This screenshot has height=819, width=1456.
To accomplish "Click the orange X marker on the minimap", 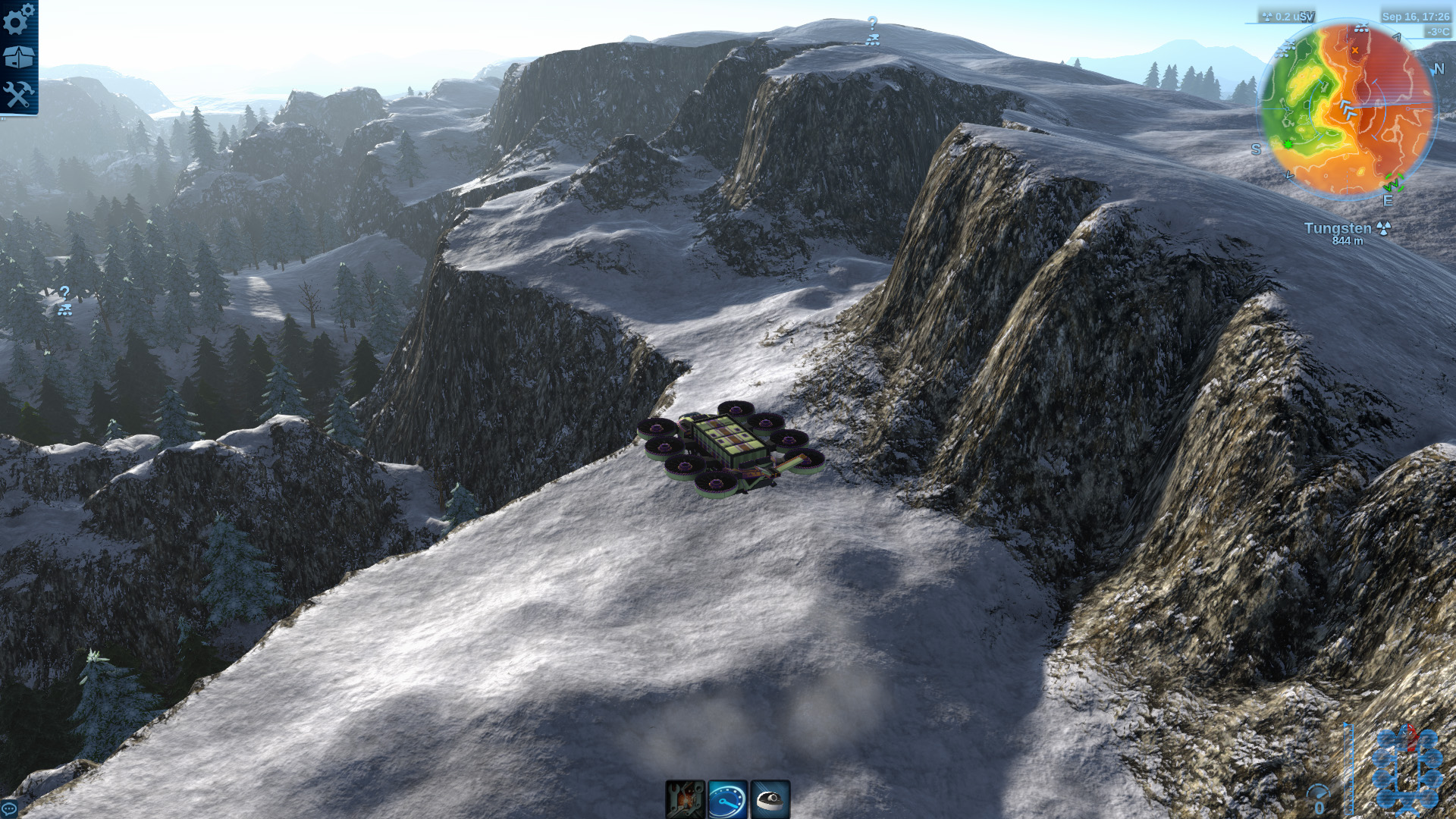I will (1355, 50).
